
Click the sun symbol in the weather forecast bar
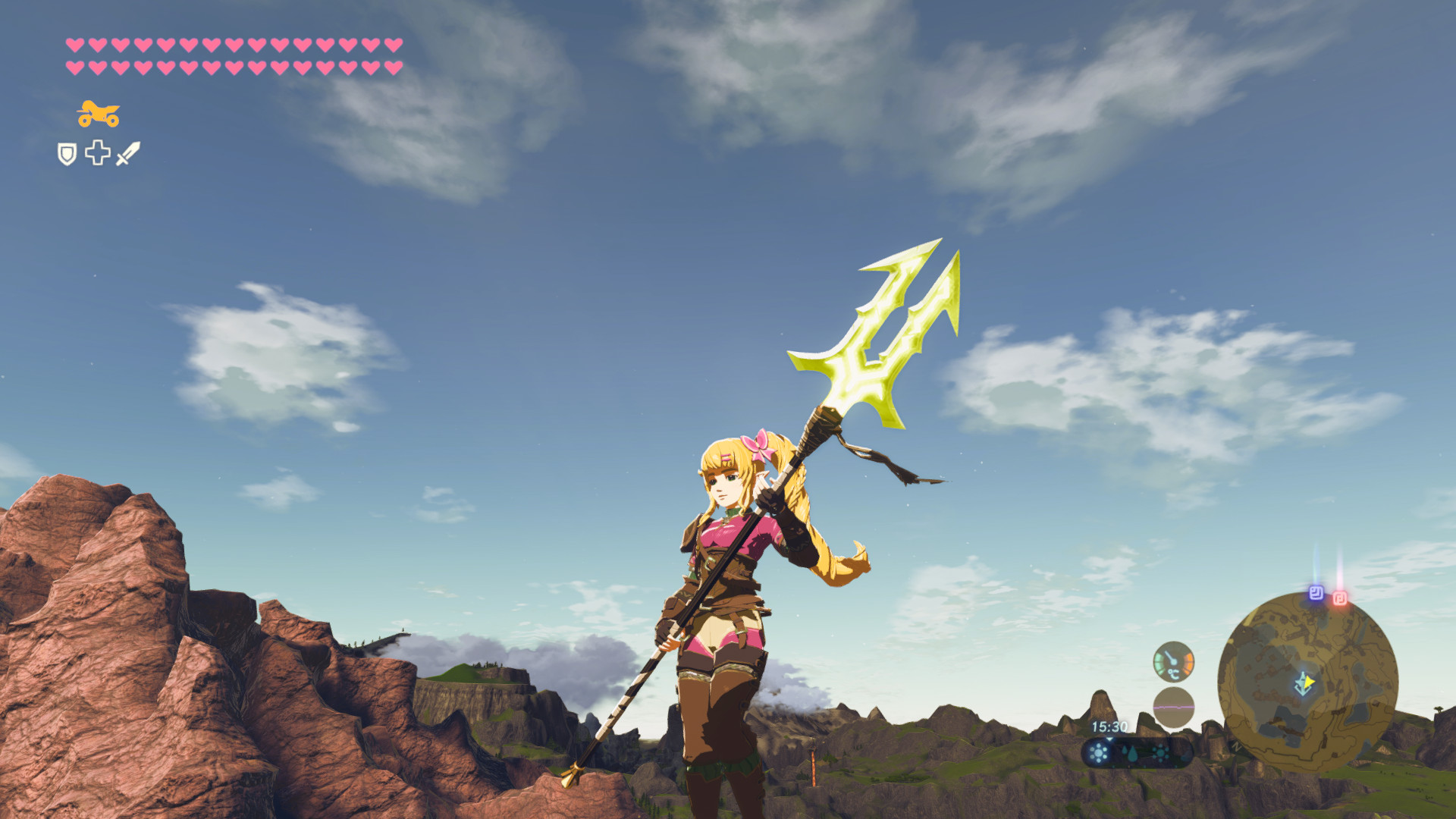tap(1097, 753)
